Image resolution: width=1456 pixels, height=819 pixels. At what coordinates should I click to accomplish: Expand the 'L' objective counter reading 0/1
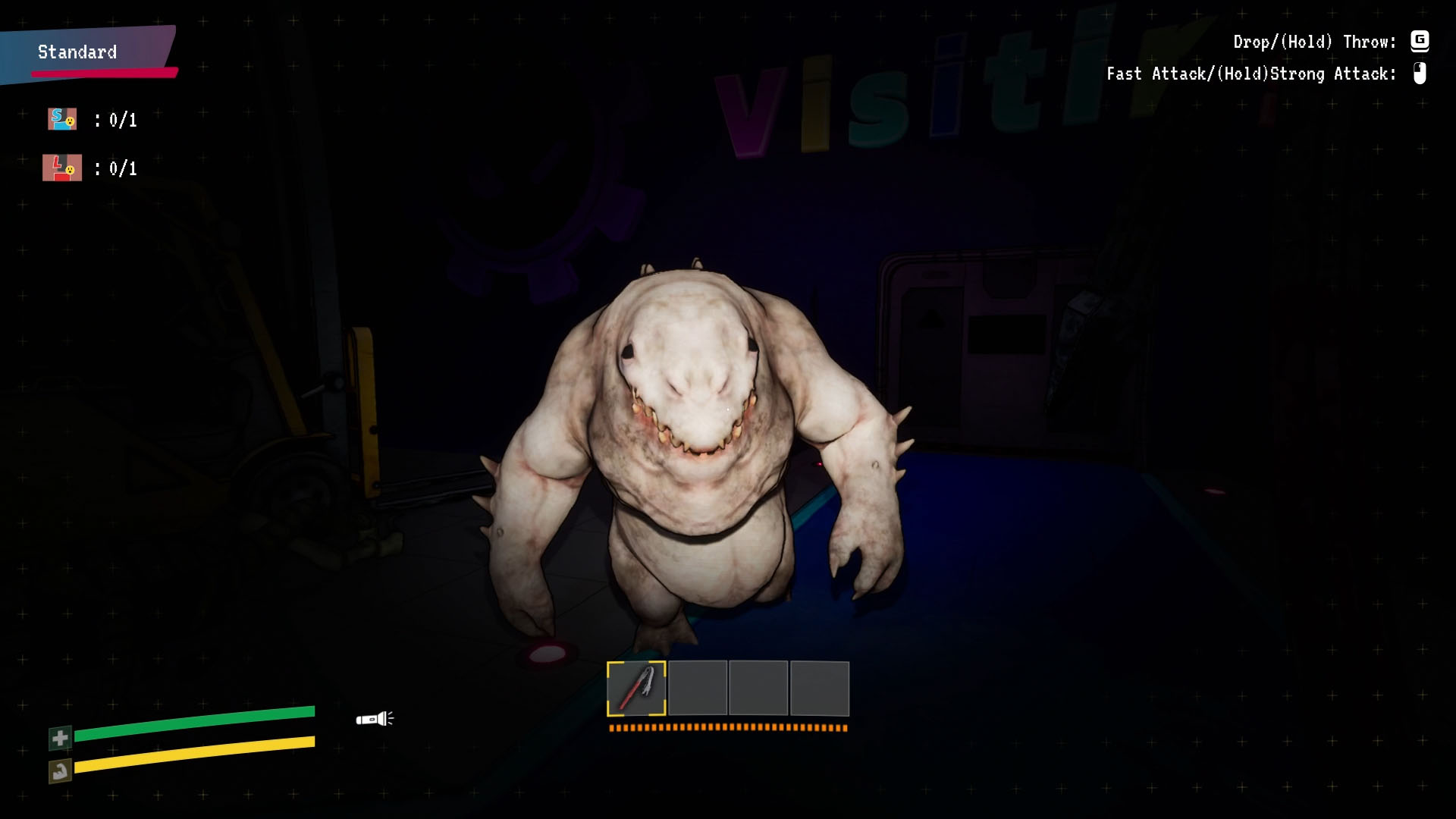[120, 168]
